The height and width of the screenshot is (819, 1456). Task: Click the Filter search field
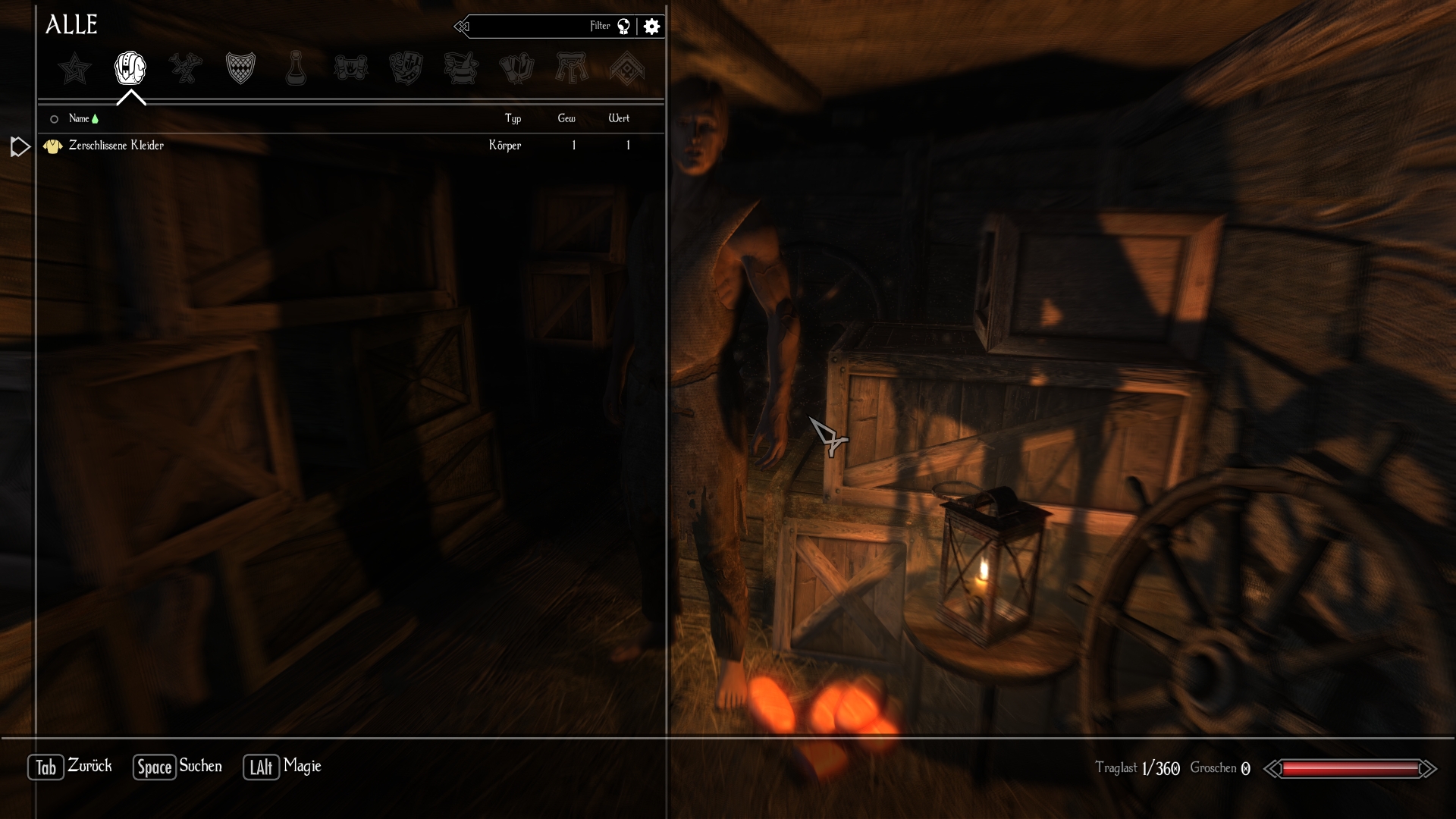[x=531, y=27]
